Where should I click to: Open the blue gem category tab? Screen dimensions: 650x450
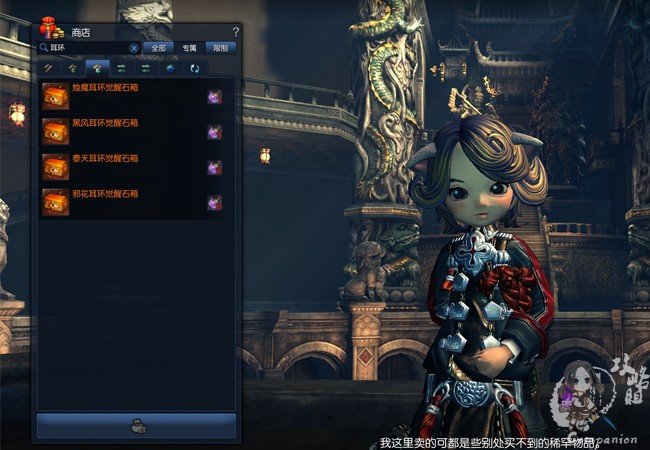pyautogui.click(x=169, y=68)
